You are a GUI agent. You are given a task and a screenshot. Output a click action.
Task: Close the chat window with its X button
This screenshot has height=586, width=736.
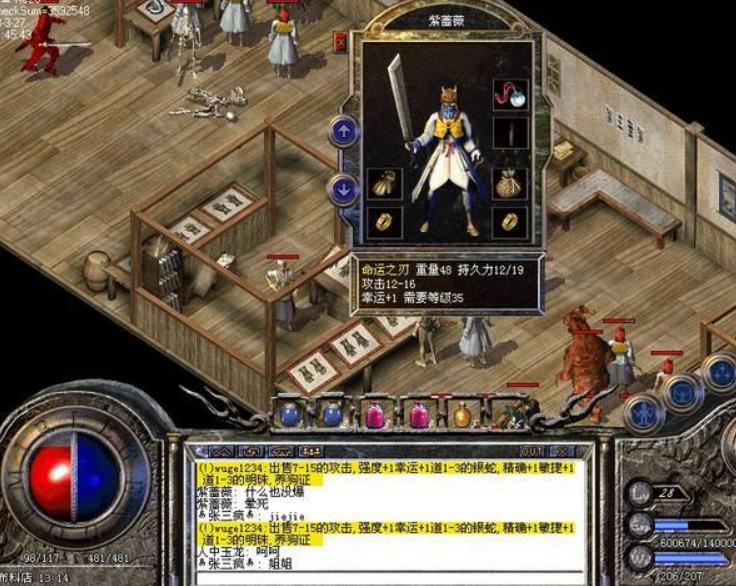click(560, 452)
